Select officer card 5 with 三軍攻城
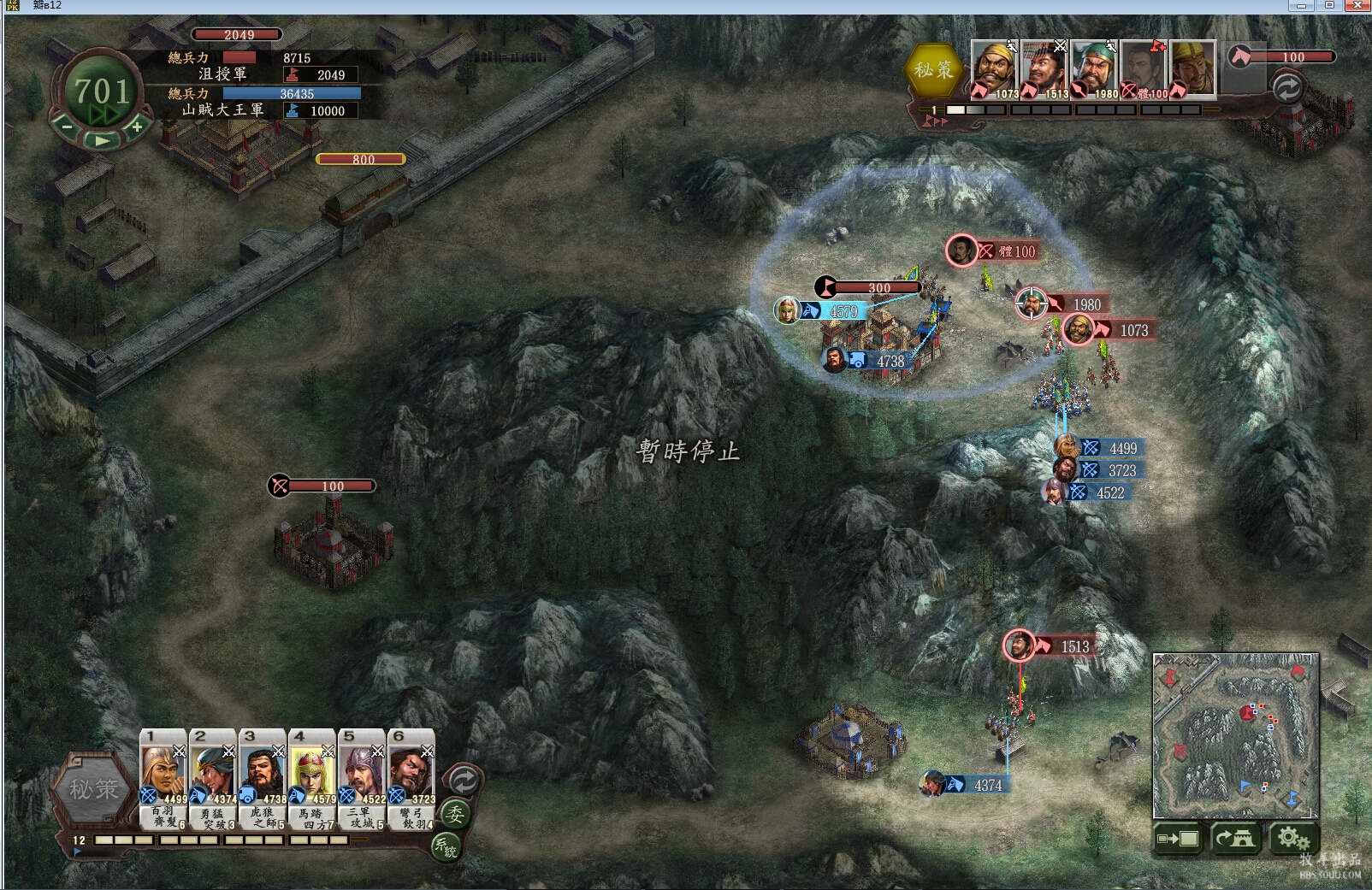Image resolution: width=1372 pixels, height=890 pixels. [x=362, y=776]
